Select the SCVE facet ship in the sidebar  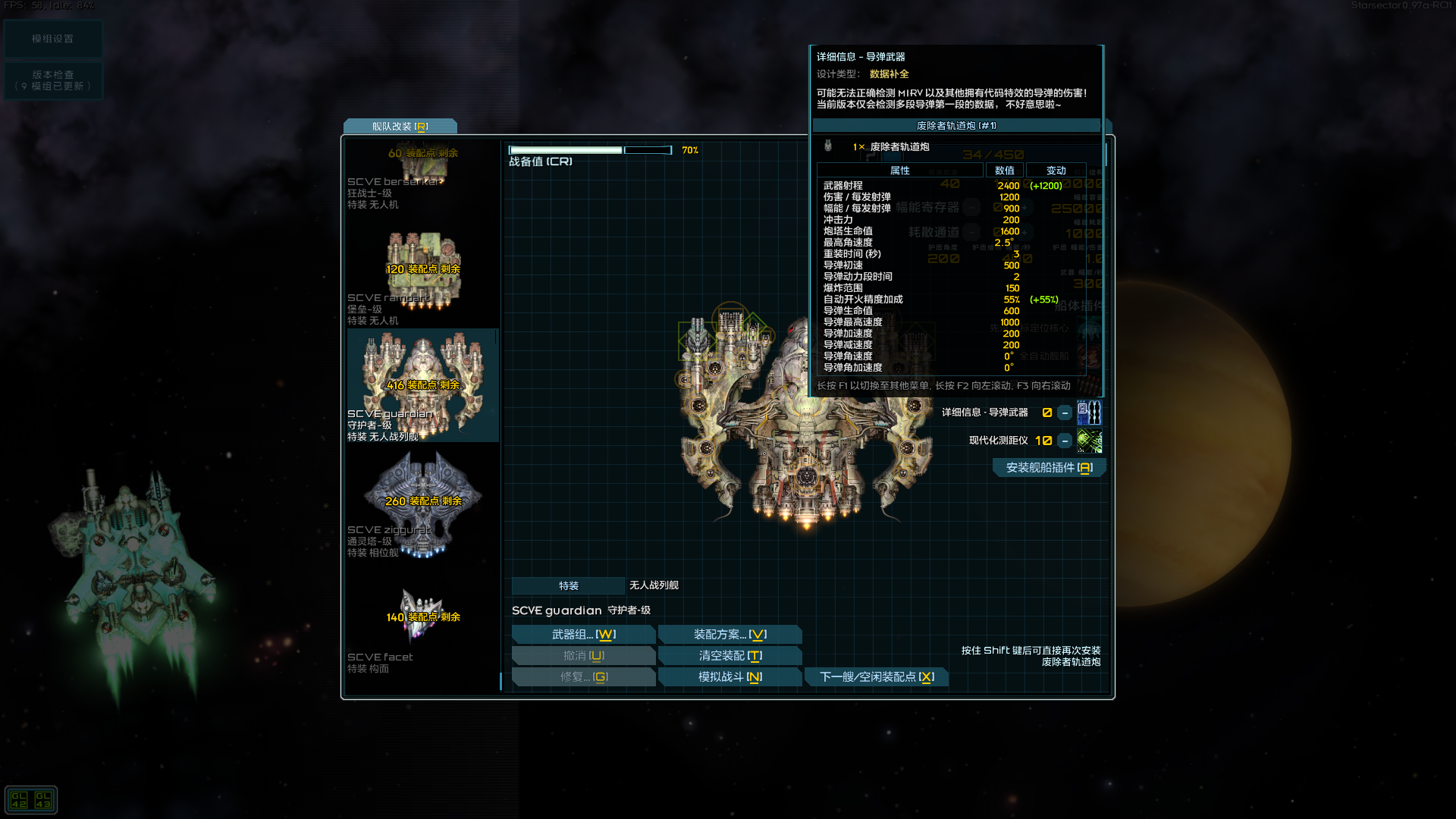pos(422,618)
